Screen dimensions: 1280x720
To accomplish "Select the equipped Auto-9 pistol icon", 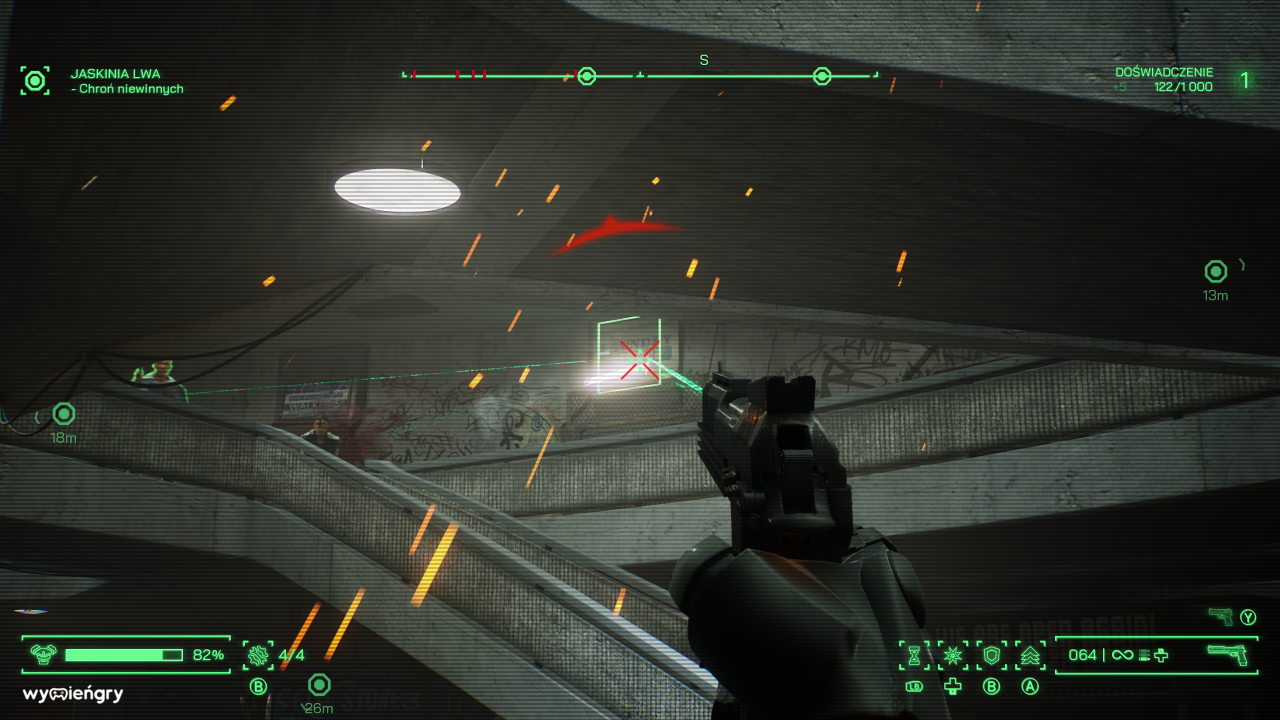I will (1227, 655).
